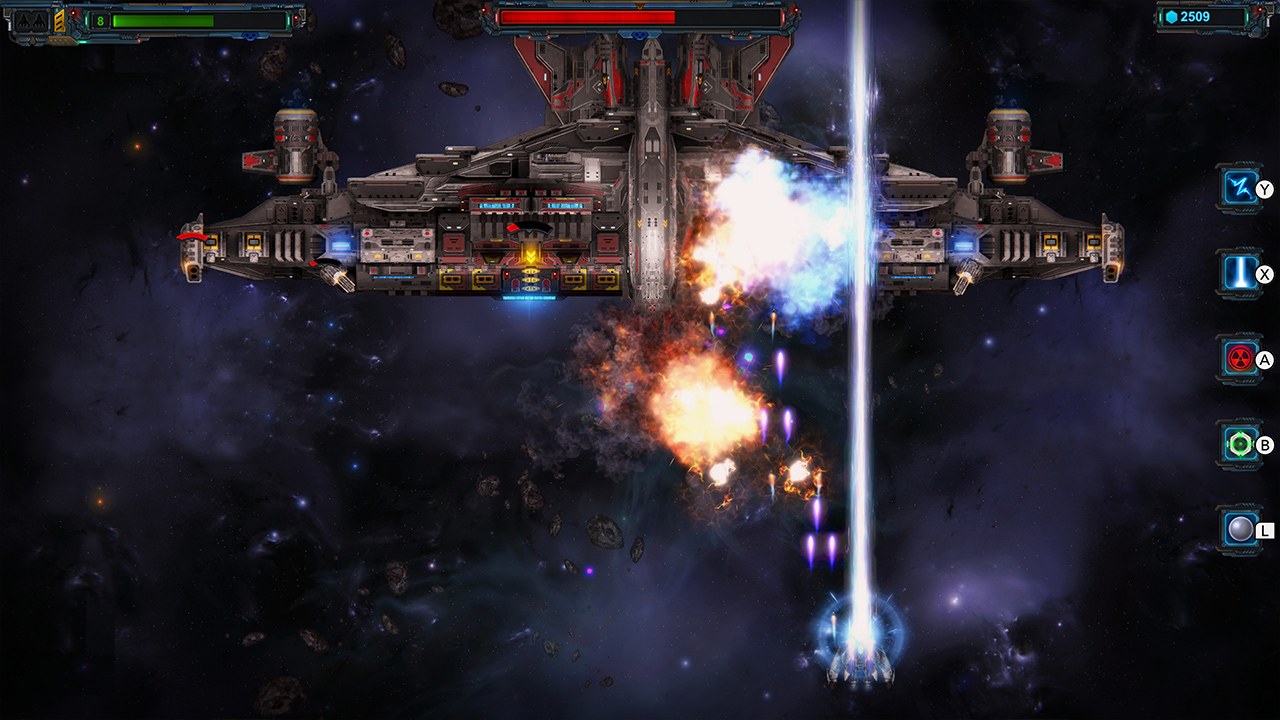Click the A button circle next to nuke
Viewport: 1280px width, 720px height.
click(1266, 358)
